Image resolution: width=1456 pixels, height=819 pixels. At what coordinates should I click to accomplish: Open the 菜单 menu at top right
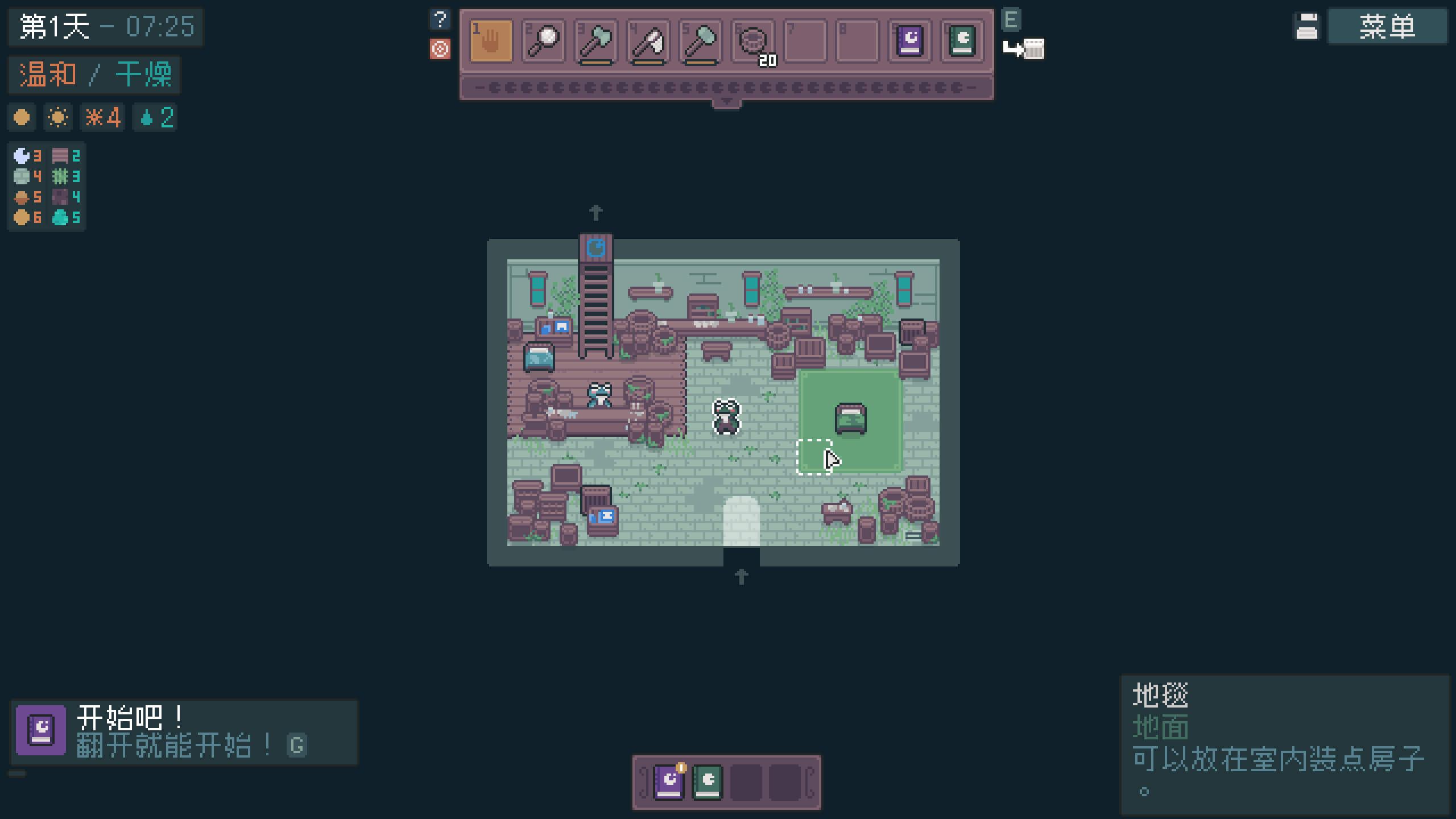(1387, 26)
